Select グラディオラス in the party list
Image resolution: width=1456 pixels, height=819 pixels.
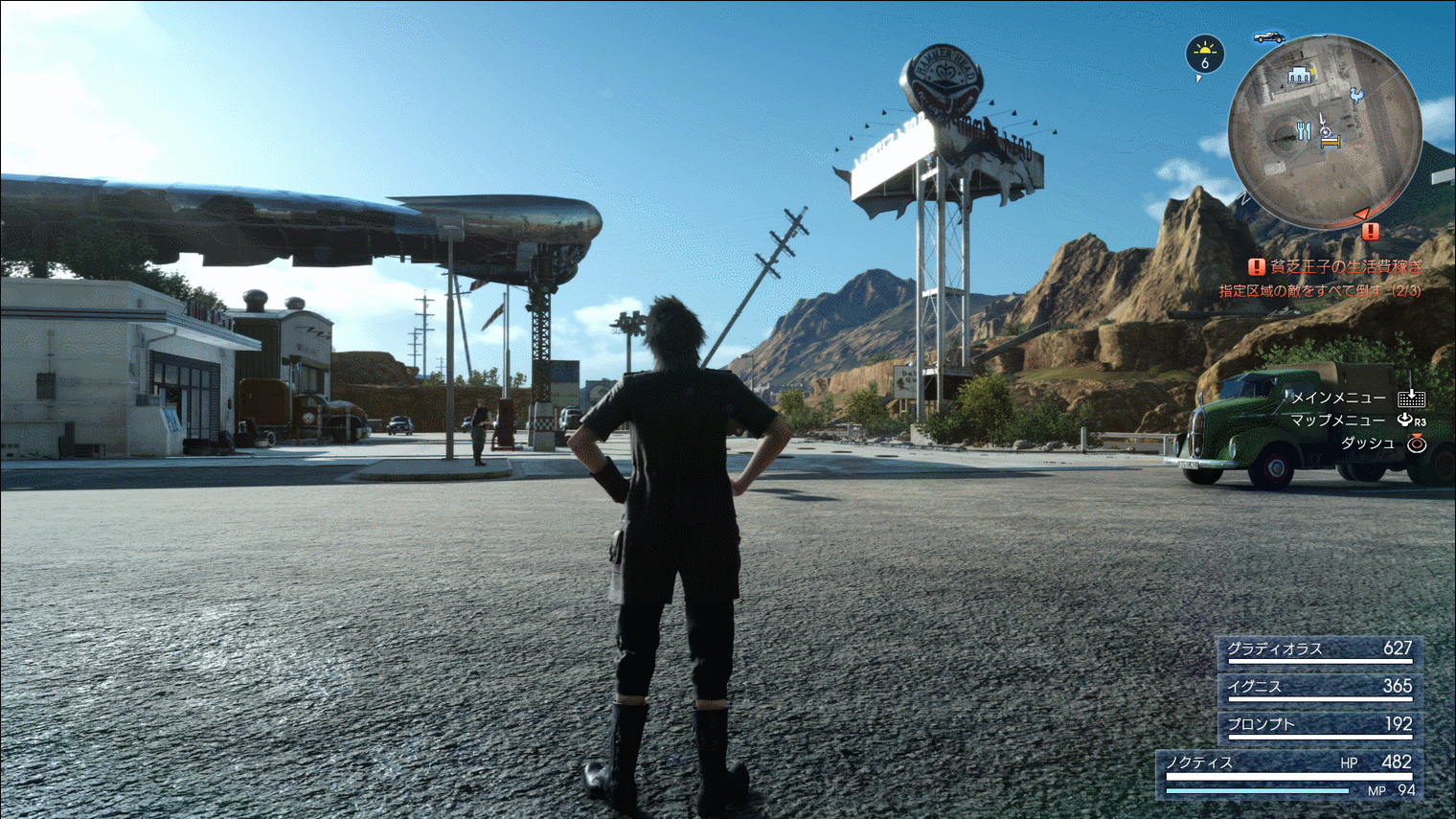pos(1319,650)
